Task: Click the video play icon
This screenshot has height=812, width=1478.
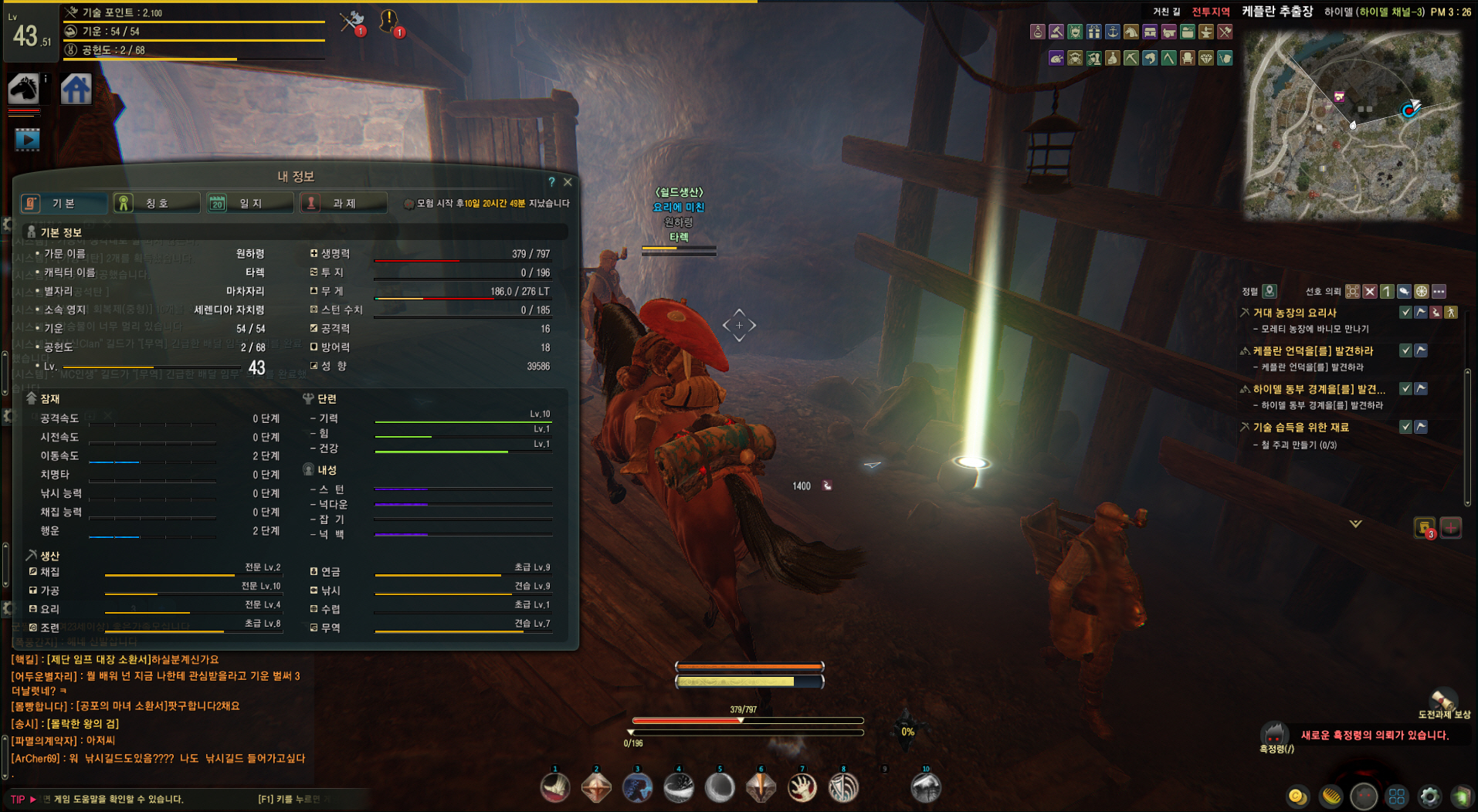Action: click(27, 140)
